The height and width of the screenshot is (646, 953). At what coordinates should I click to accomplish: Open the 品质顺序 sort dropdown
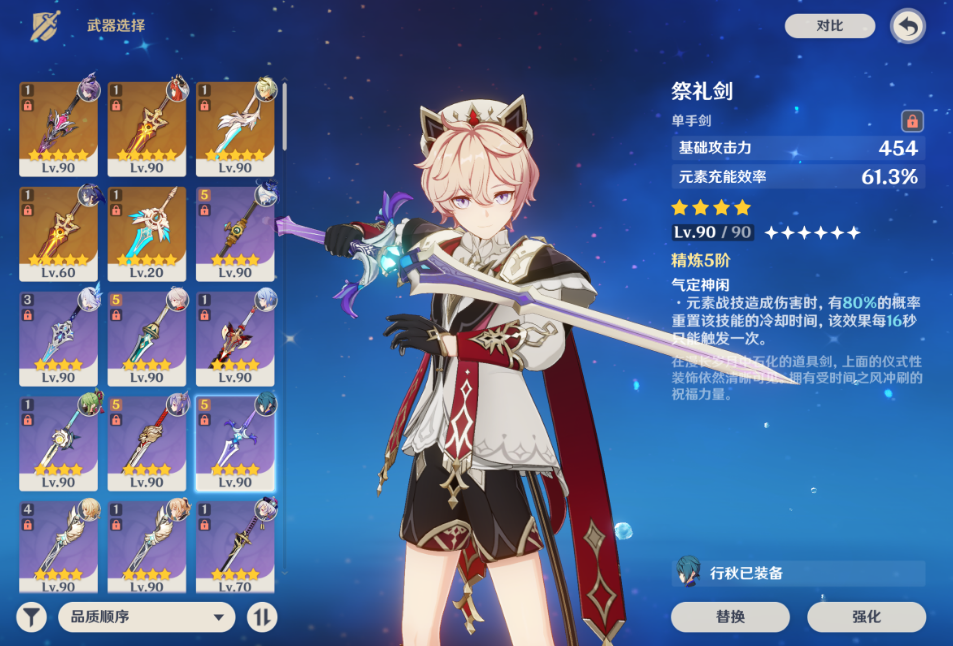[x=146, y=617]
